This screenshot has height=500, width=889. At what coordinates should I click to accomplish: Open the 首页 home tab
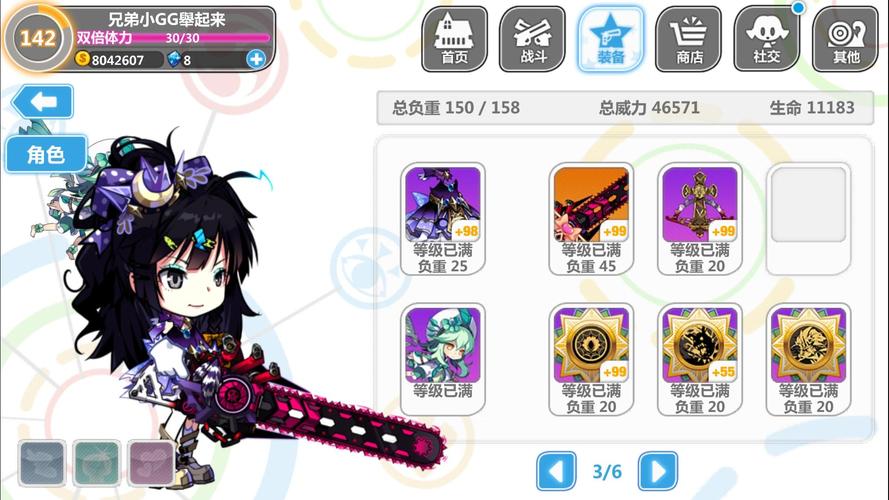(x=454, y=39)
